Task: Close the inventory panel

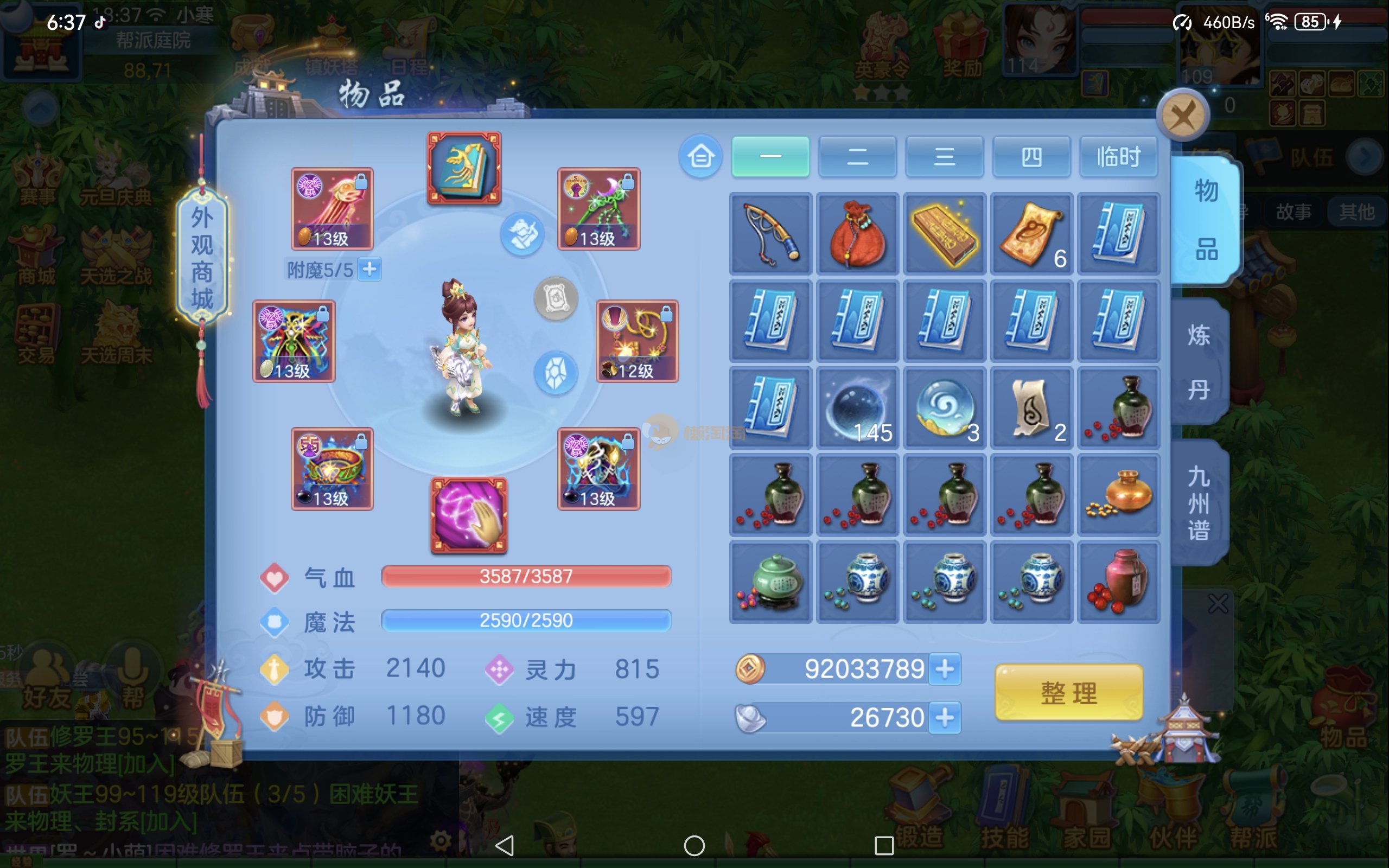Action: [x=1182, y=116]
